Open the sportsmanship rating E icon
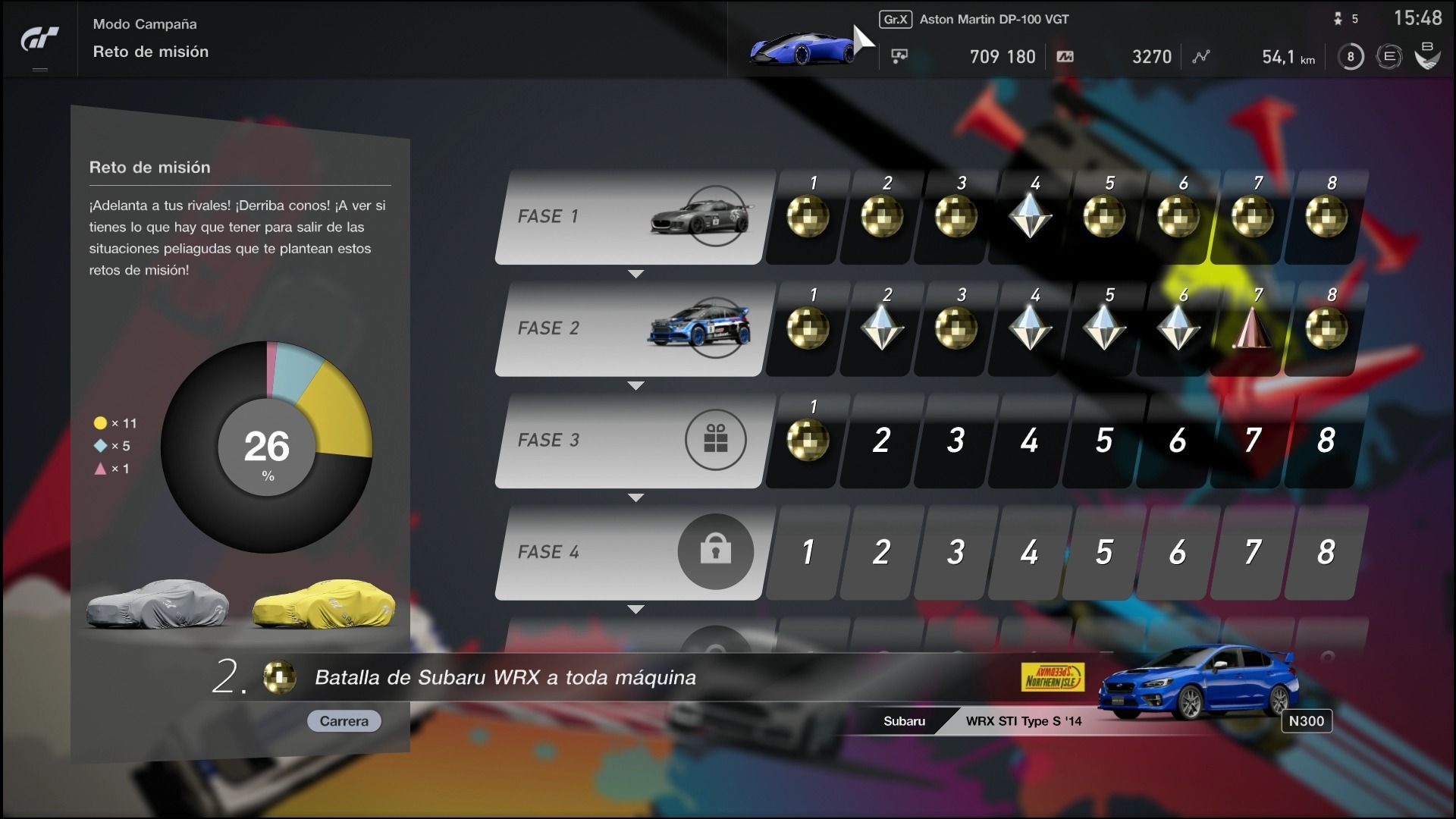Viewport: 1456px width, 819px height. coord(1389,57)
